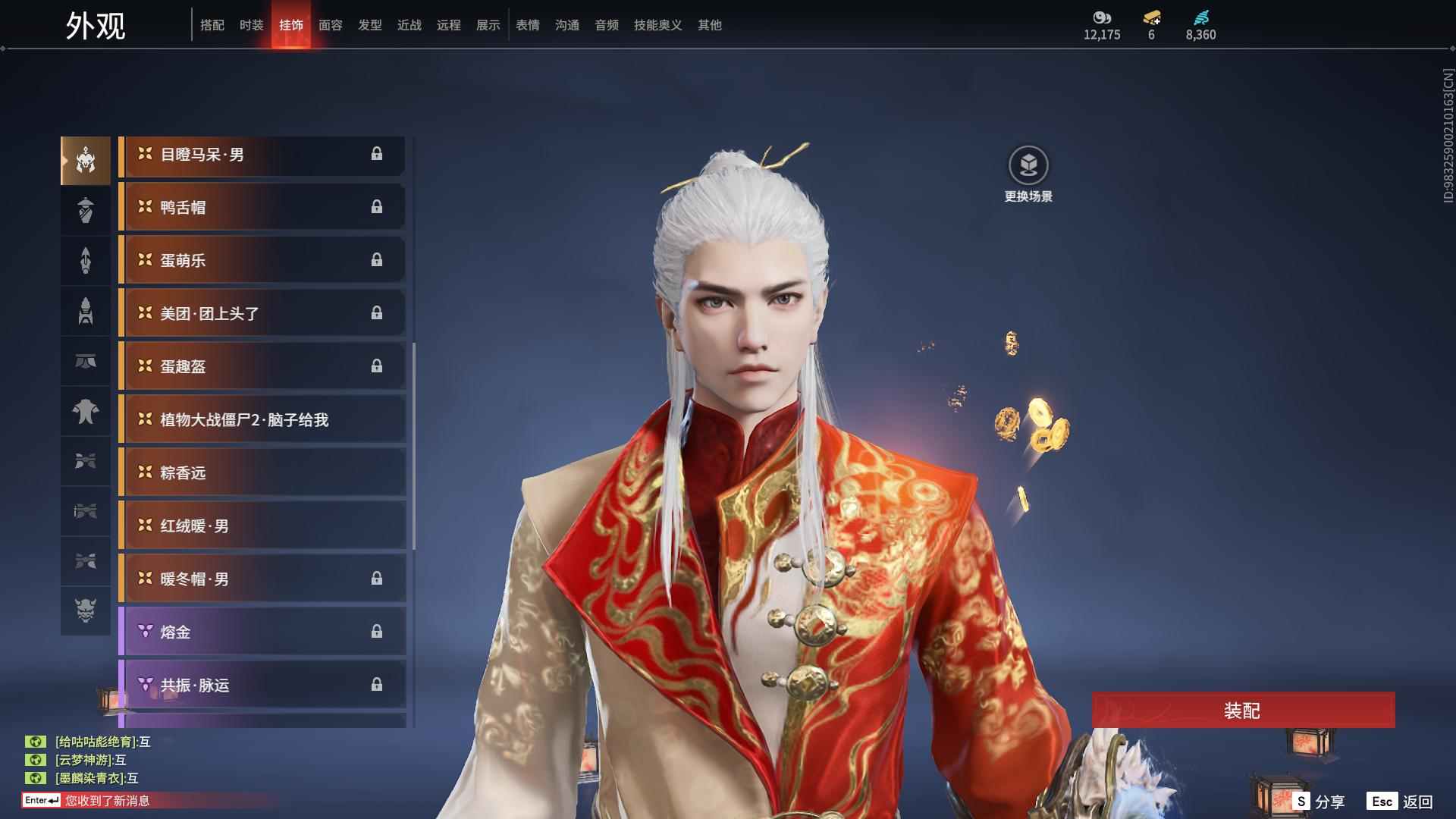Open the new message chat notification

(x=106, y=801)
